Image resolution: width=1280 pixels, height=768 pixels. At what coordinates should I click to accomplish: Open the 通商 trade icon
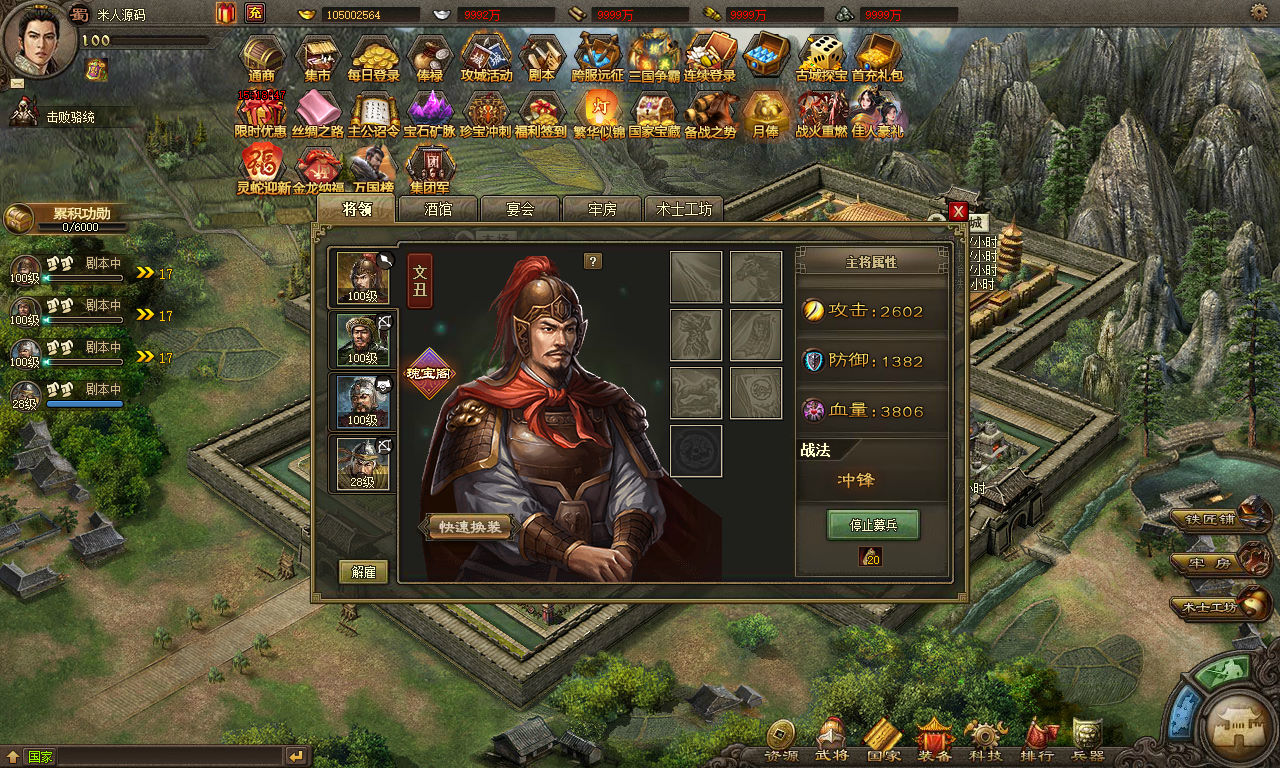(x=262, y=58)
